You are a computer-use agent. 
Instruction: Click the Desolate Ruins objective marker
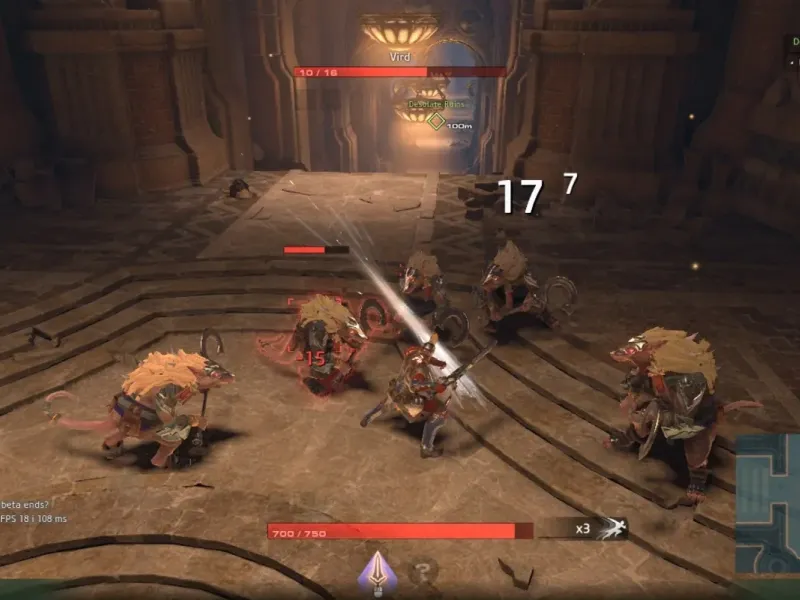tap(436, 121)
